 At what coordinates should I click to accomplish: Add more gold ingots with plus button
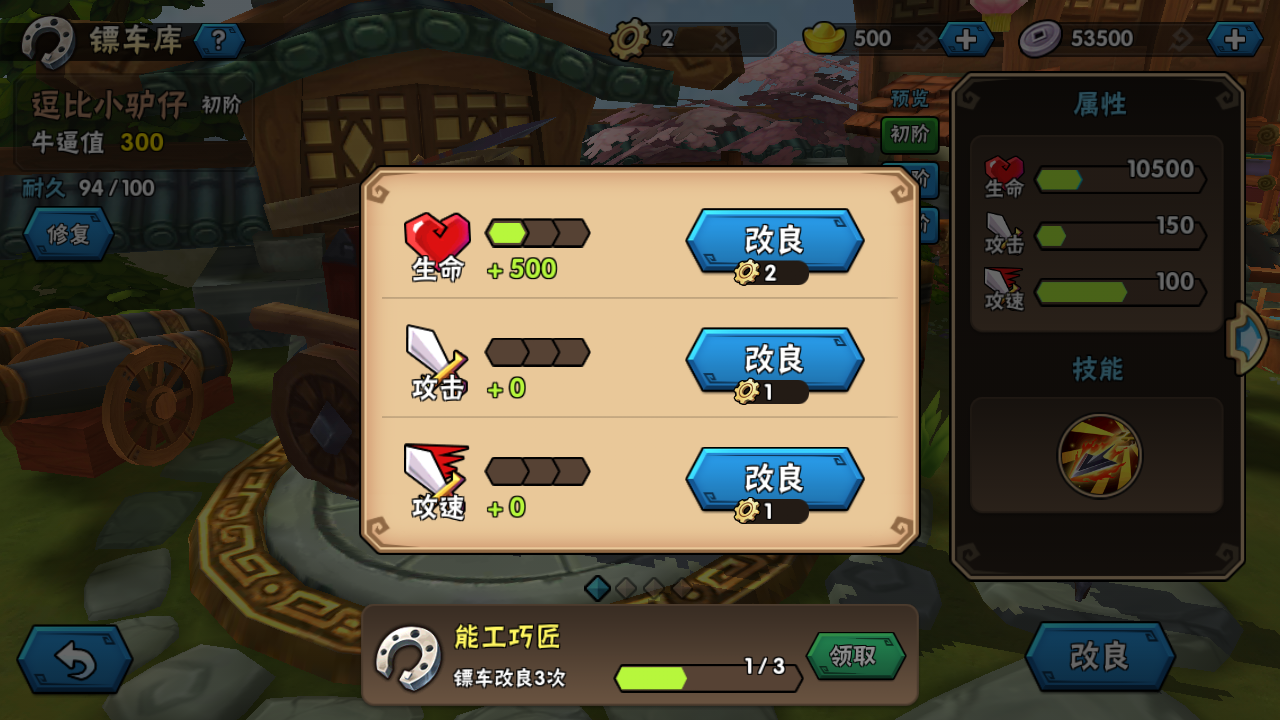tap(966, 39)
